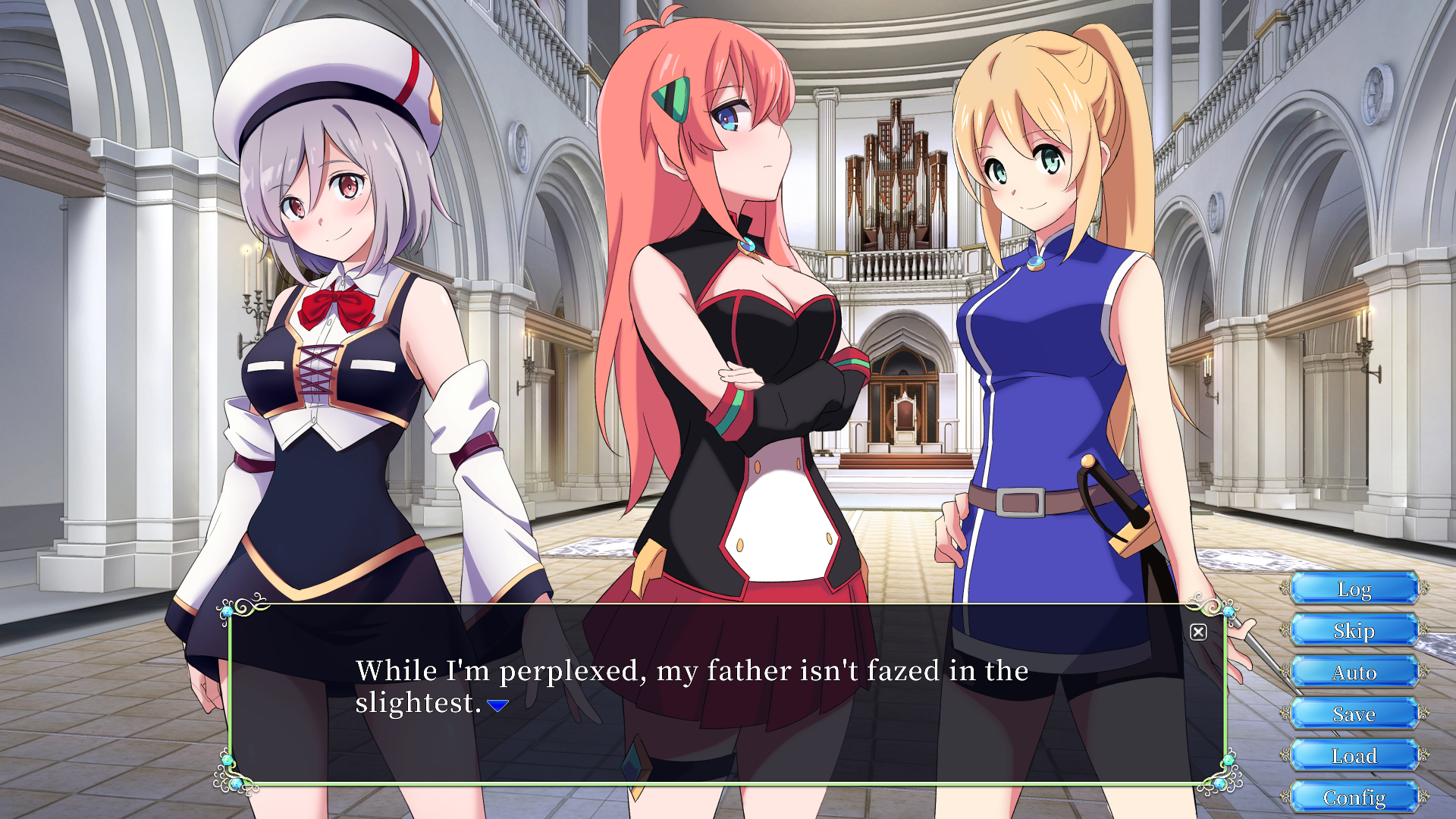This screenshot has width=1456, height=819.
Task: Activate the Skip button
Action: (1354, 631)
